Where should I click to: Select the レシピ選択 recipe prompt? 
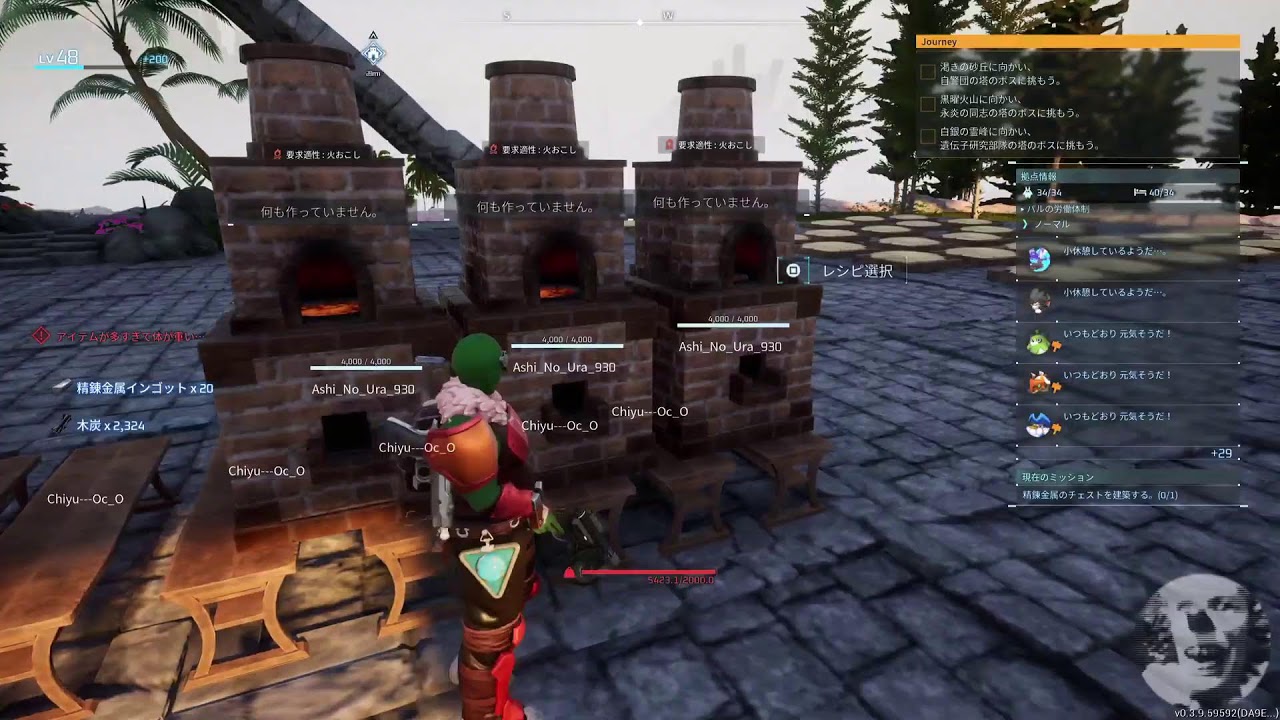[845, 271]
